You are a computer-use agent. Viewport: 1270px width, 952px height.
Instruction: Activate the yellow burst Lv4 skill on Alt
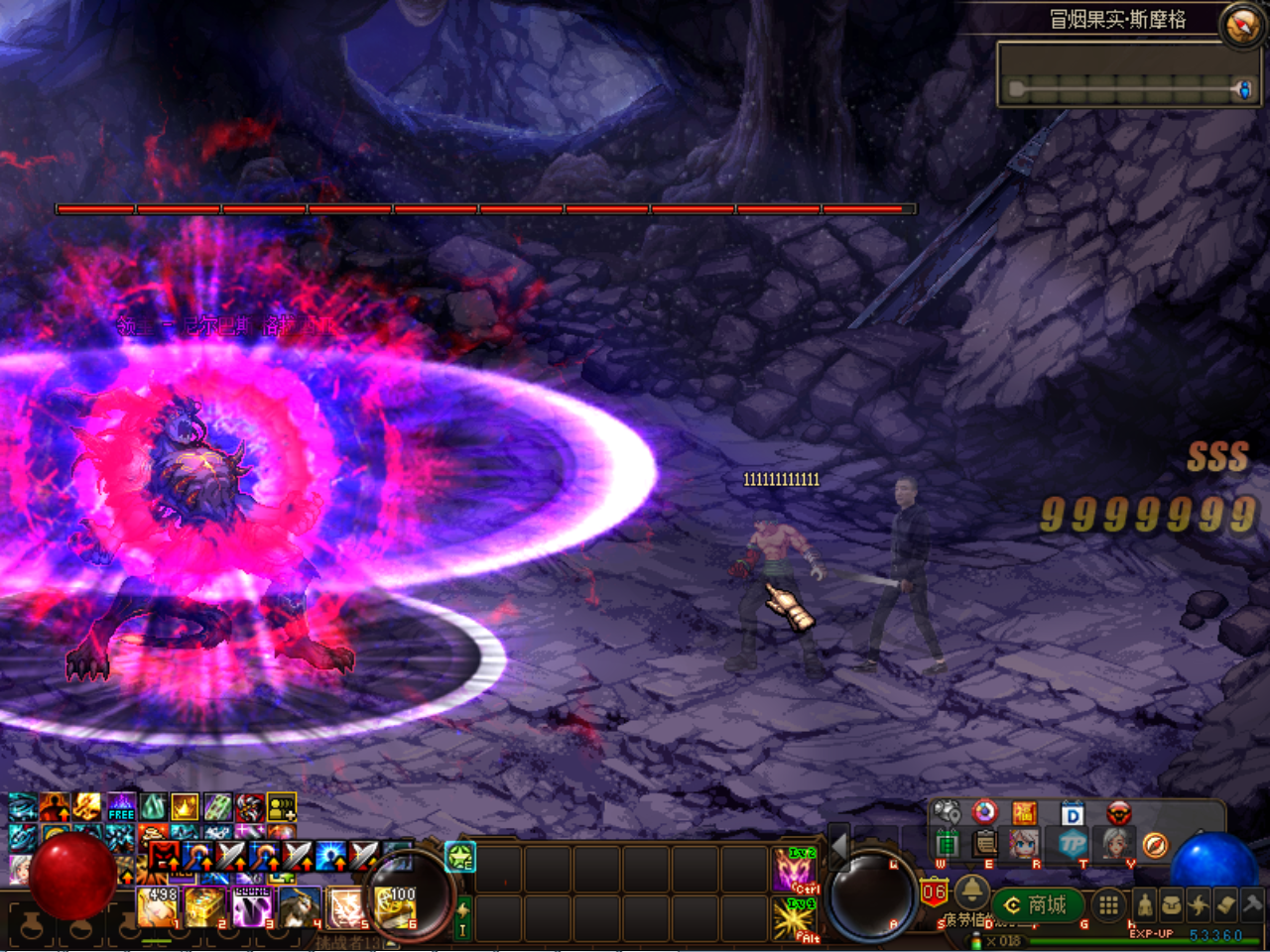click(x=795, y=919)
